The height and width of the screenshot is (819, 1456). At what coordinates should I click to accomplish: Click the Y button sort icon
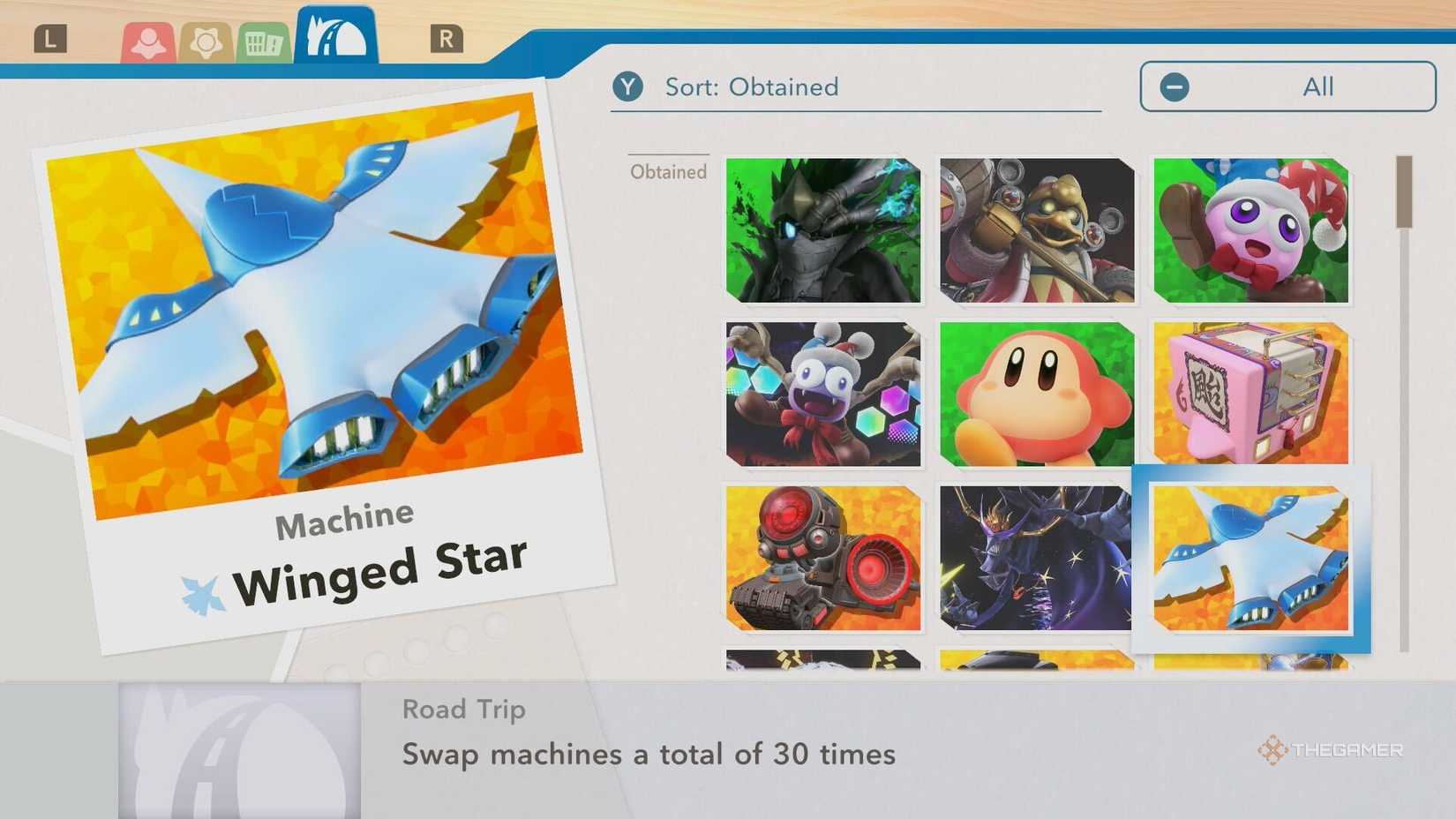tap(628, 86)
